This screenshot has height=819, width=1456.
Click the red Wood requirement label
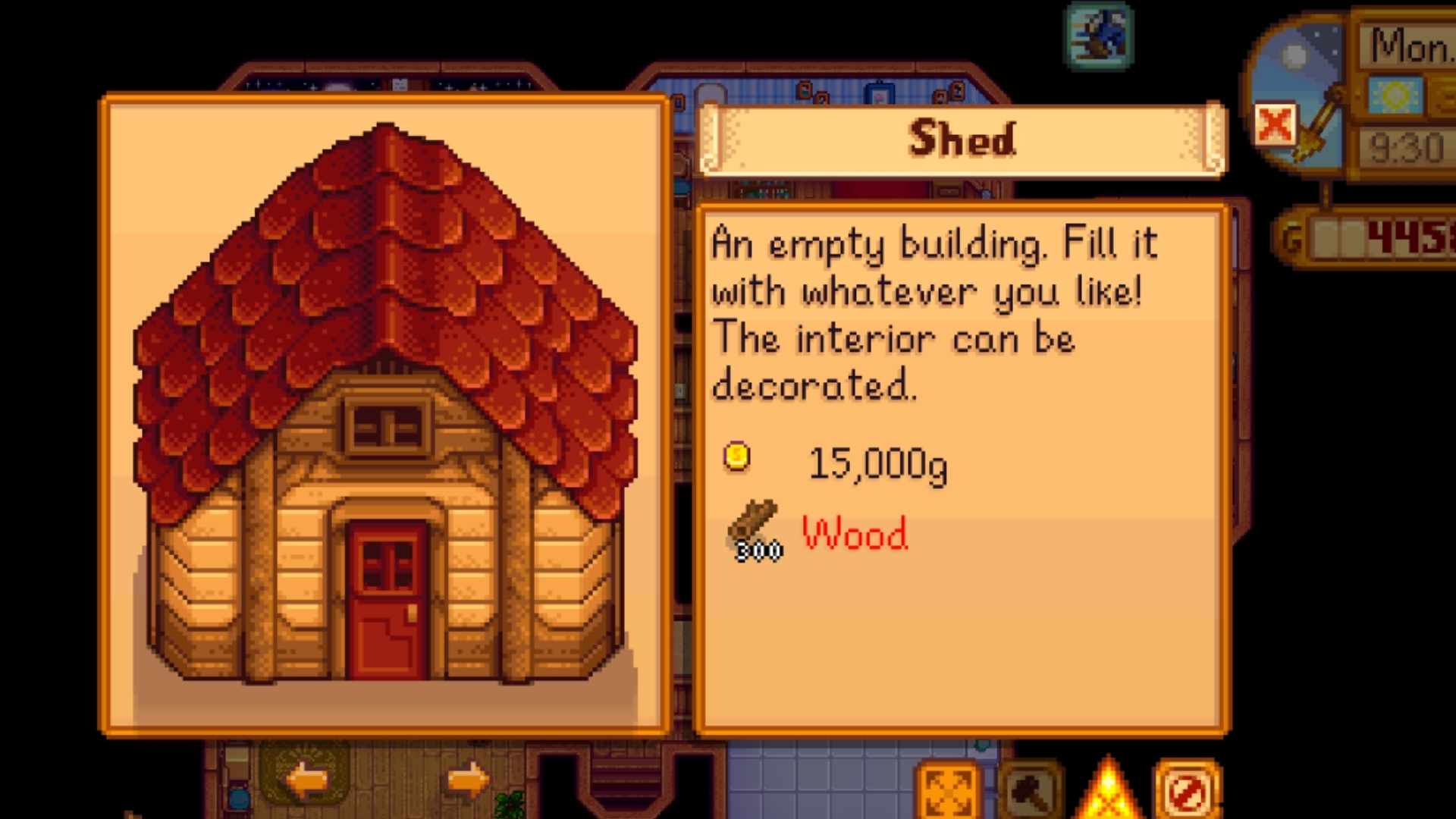[x=855, y=535]
